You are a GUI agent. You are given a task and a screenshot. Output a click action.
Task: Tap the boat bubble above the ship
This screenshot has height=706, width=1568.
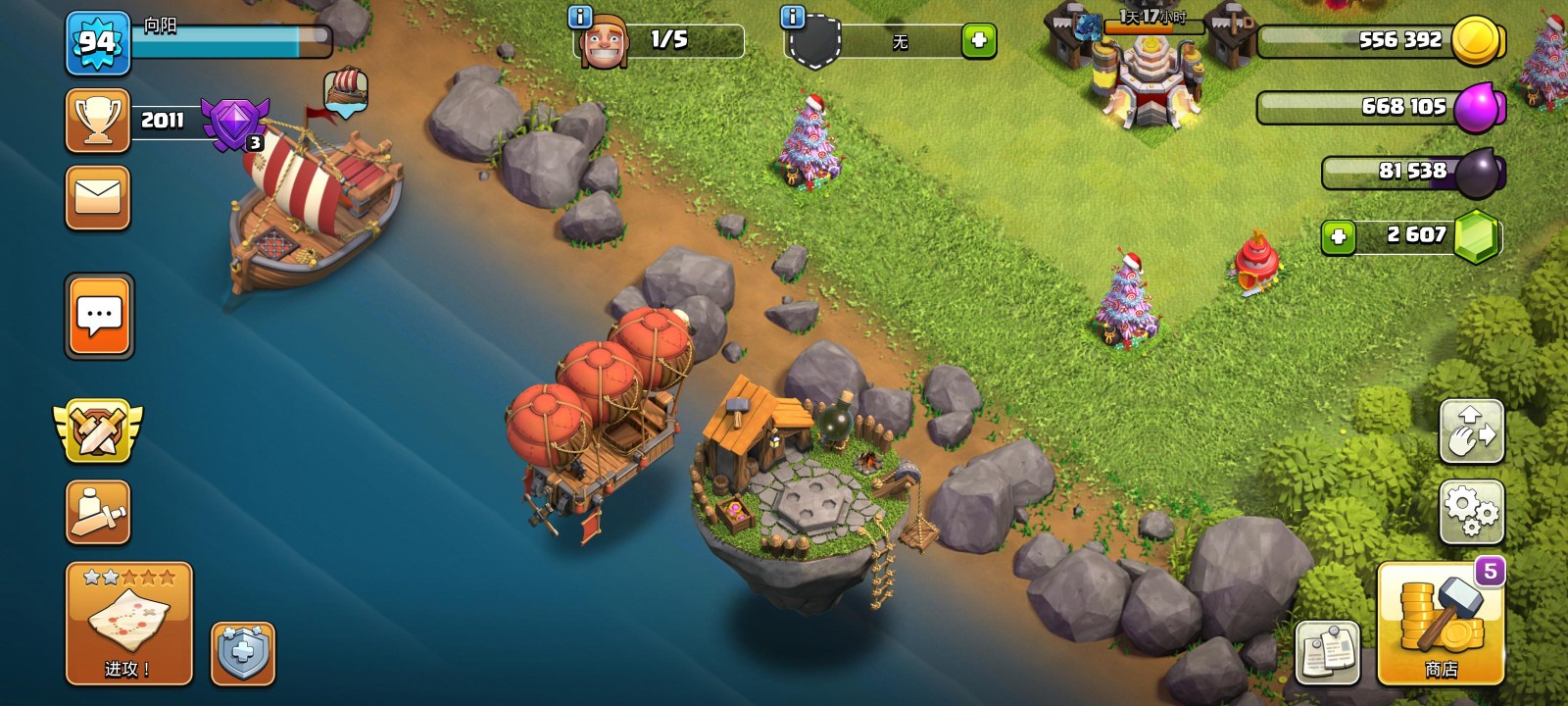pyautogui.click(x=346, y=91)
